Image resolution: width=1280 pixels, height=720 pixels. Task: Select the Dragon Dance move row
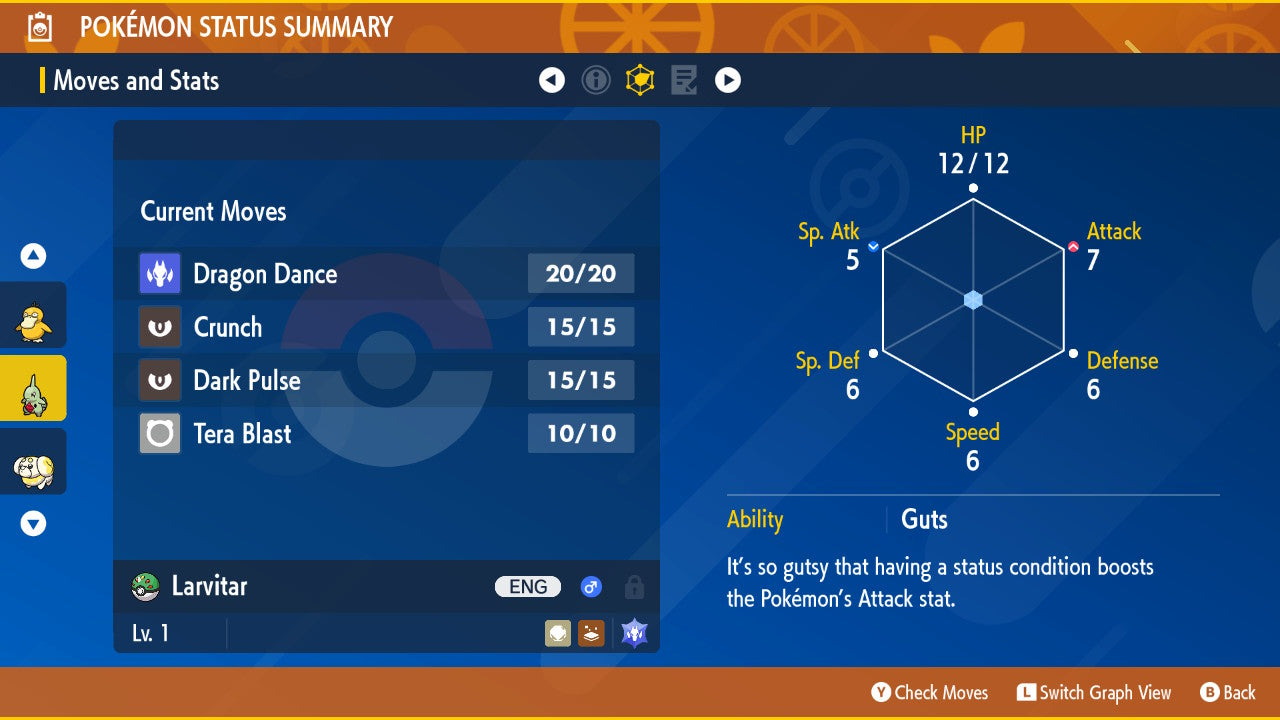pyautogui.click(x=386, y=274)
